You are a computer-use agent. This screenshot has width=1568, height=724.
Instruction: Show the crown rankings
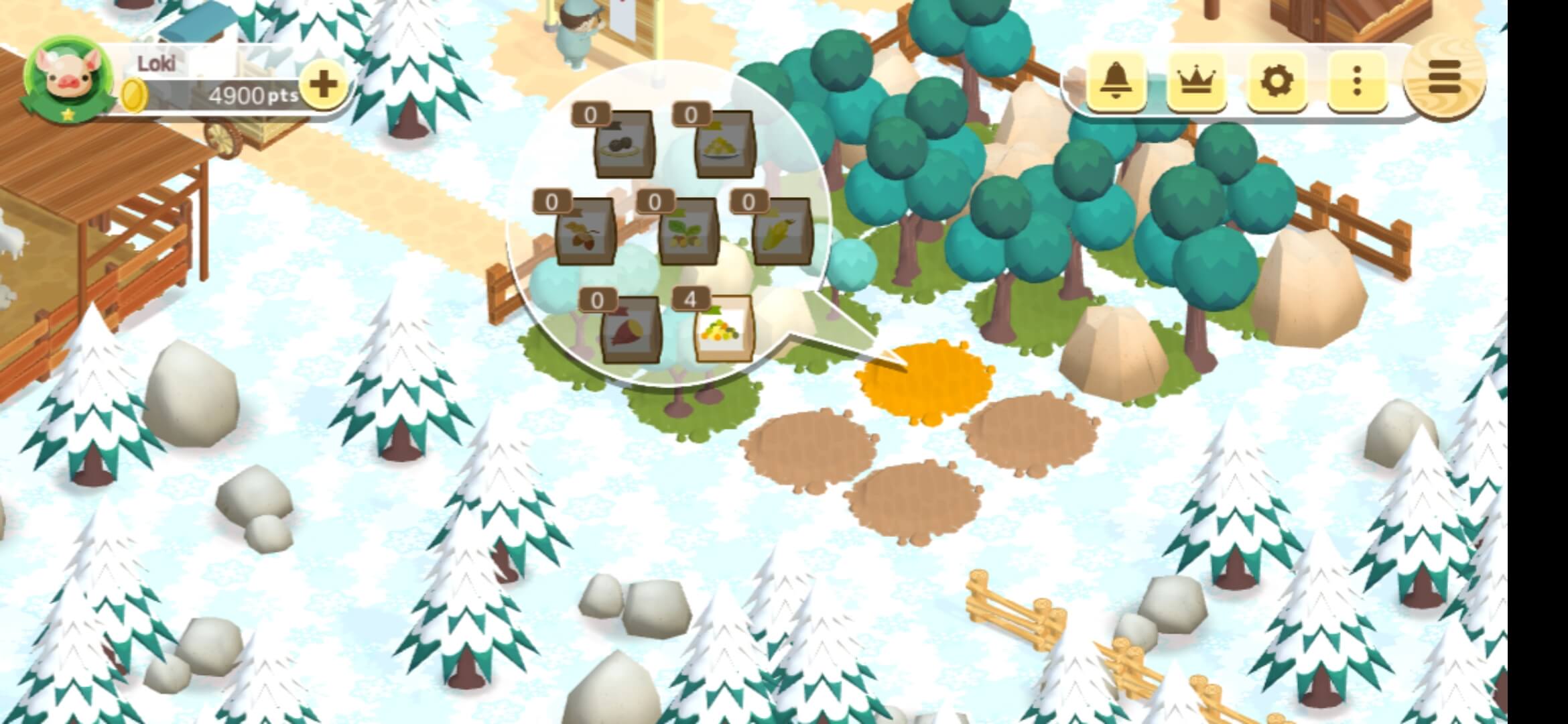[1196, 82]
